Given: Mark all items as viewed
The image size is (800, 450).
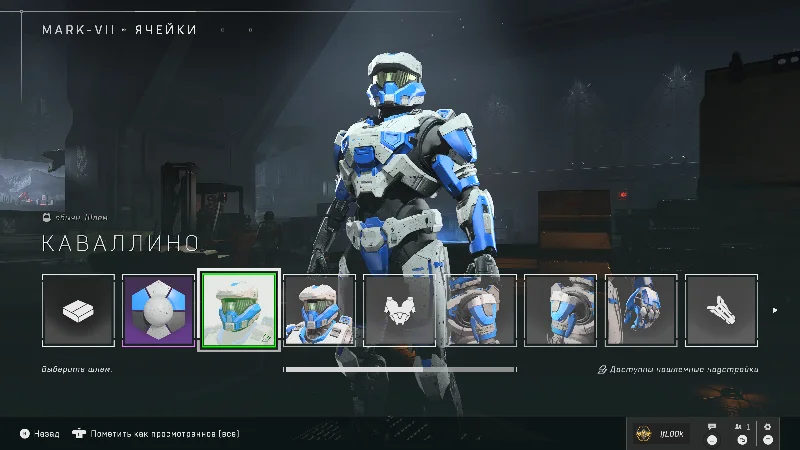Looking at the screenshot, I should 155,434.
